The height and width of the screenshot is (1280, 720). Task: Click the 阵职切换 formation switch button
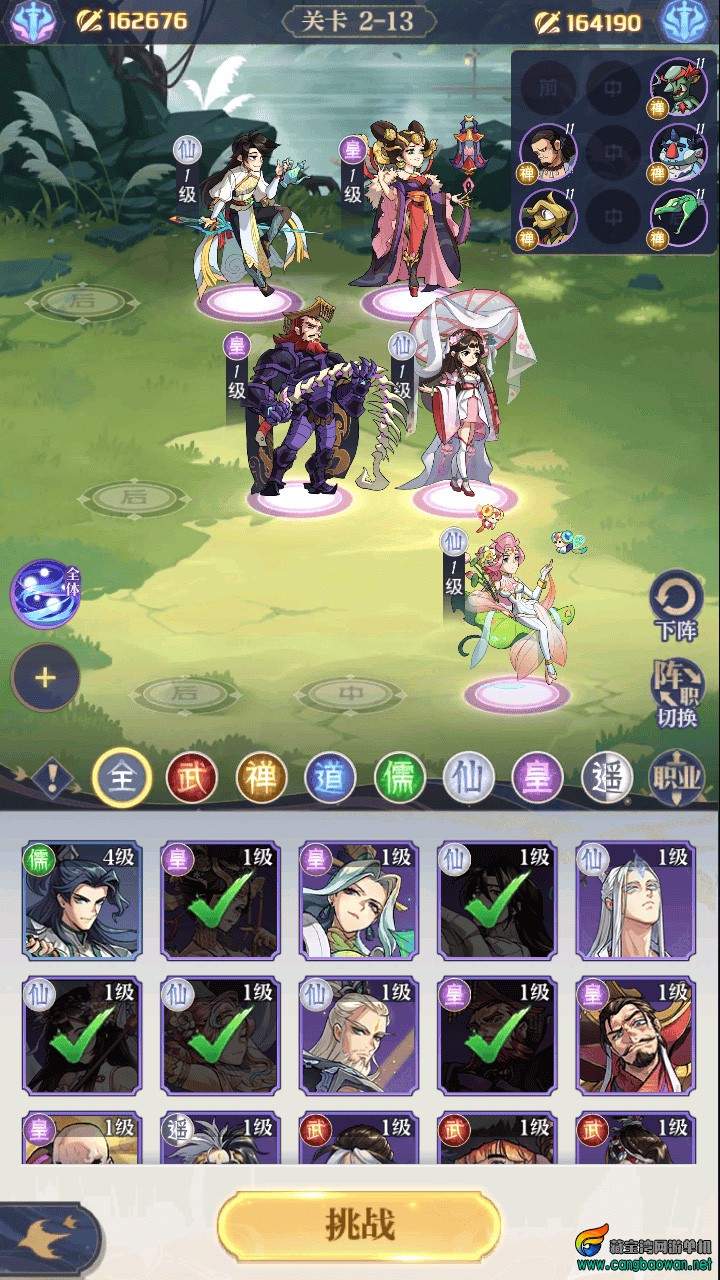click(x=678, y=694)
